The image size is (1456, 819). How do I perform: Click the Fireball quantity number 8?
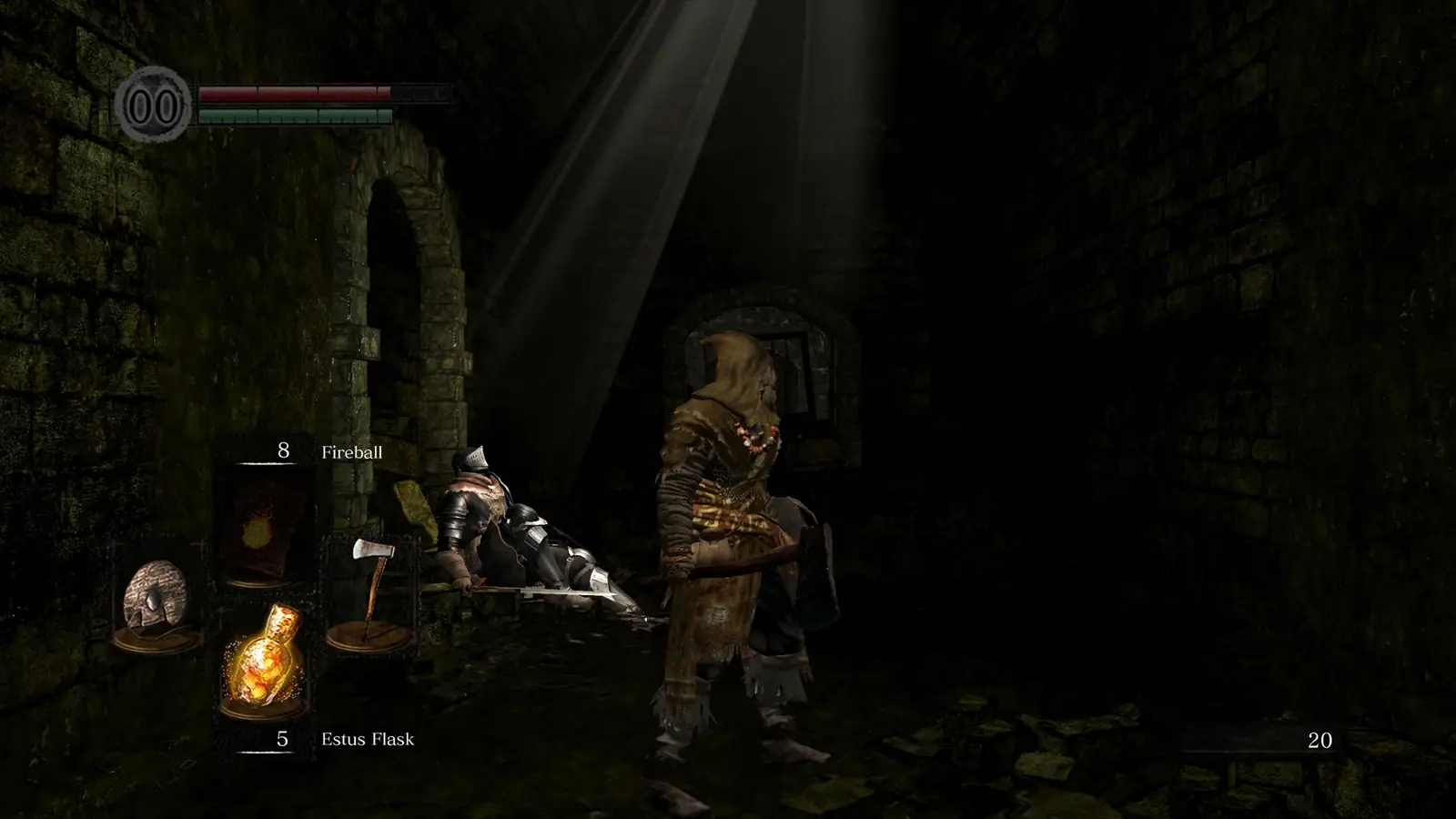pyautogui.click(x=282, y=449)
